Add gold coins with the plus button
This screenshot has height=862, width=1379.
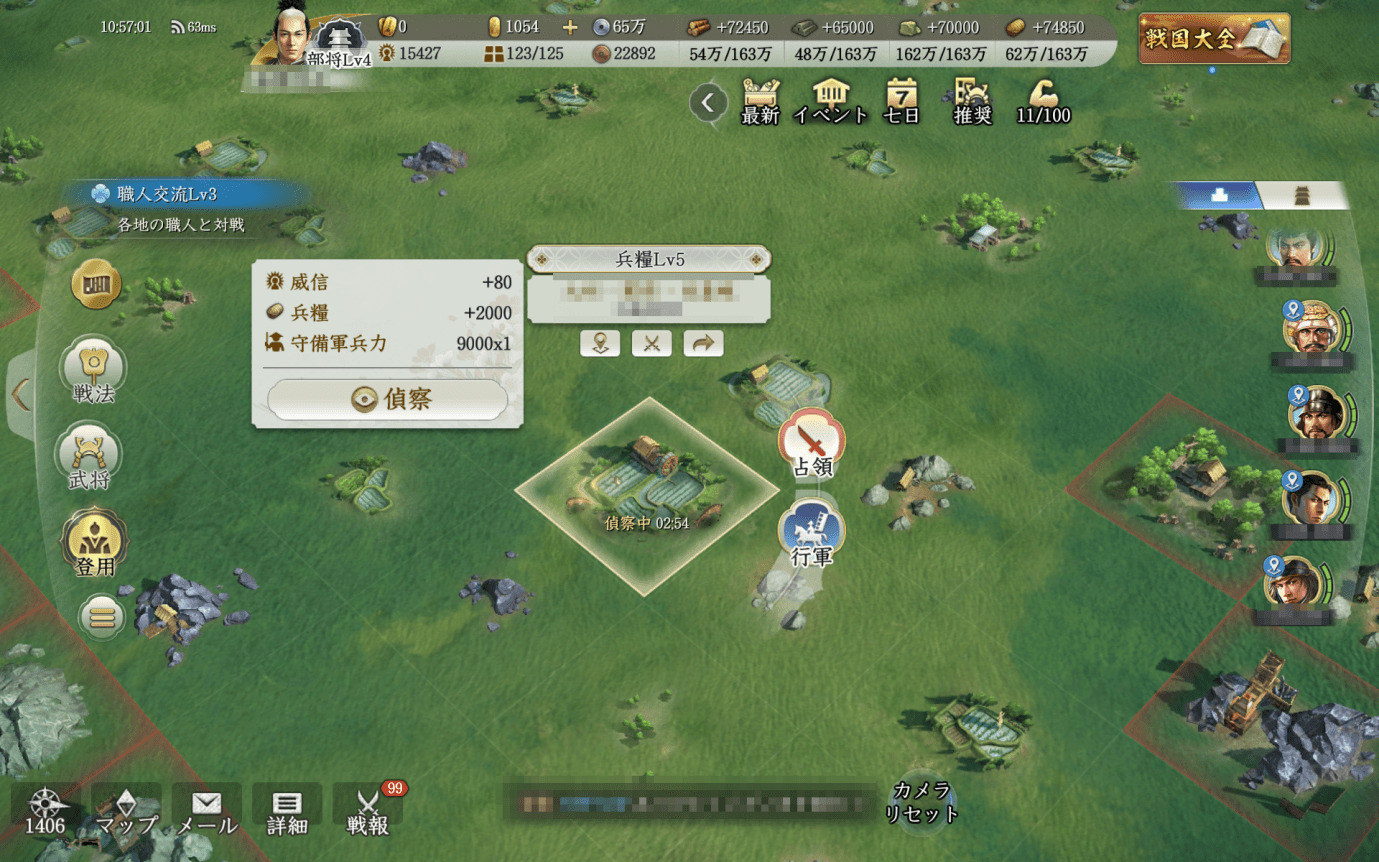[x=570, y=27]
